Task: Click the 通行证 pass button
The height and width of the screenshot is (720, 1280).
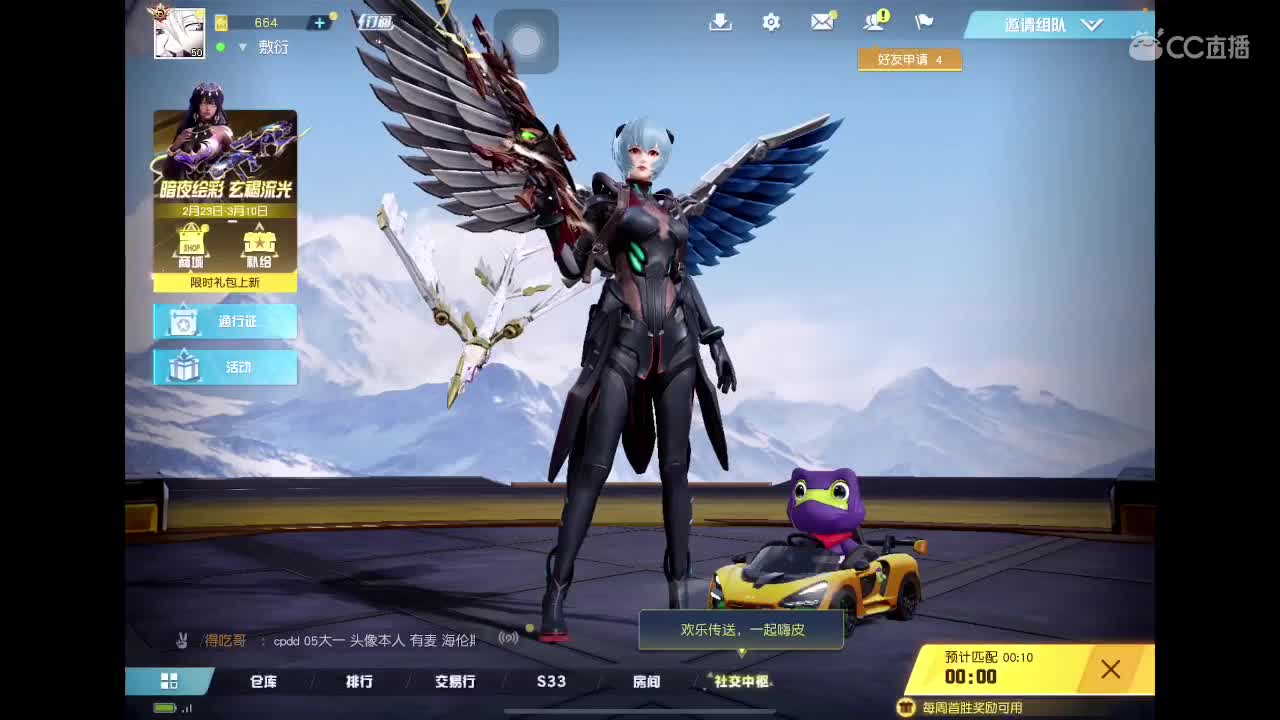Action: click(224, 322)
